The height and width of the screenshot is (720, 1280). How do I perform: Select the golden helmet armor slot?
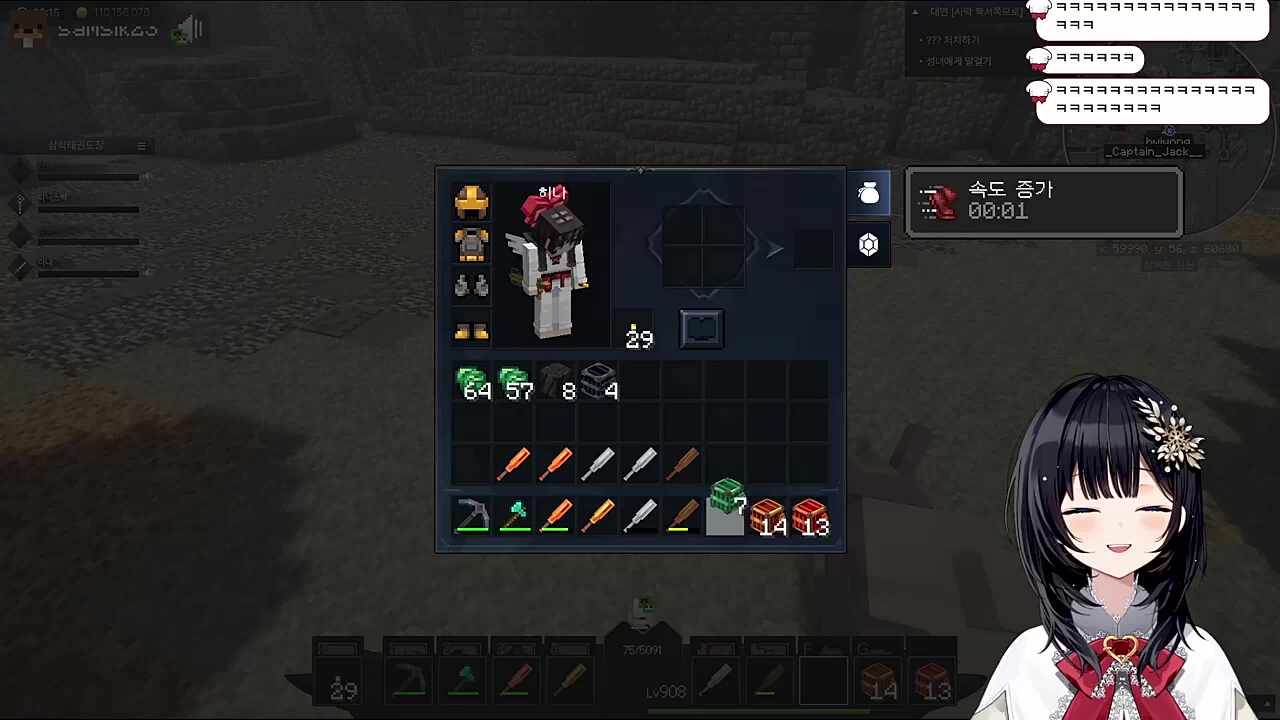[x=471, y=202]
